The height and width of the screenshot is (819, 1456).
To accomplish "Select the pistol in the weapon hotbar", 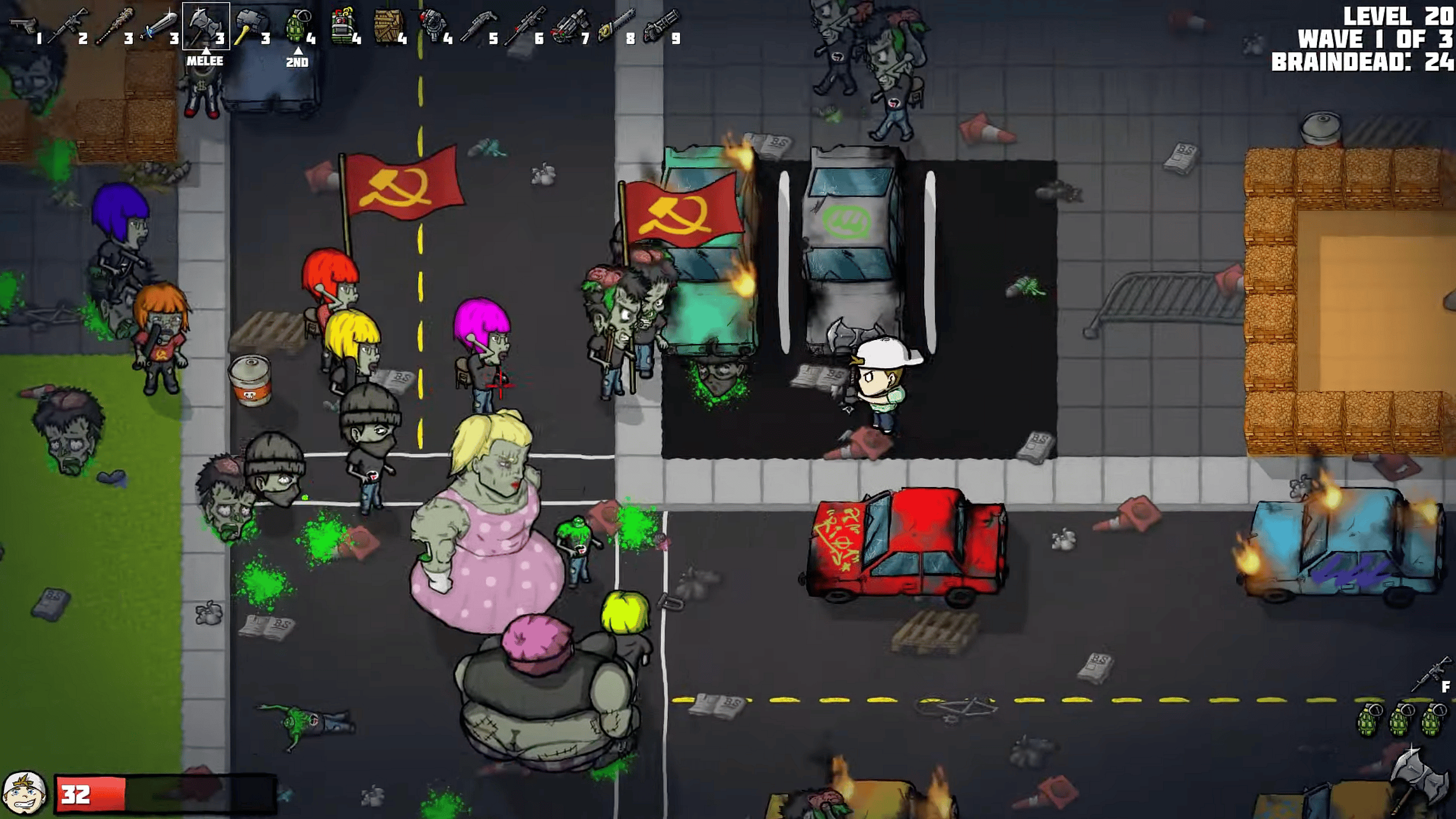I will click(x=23, y=25).
